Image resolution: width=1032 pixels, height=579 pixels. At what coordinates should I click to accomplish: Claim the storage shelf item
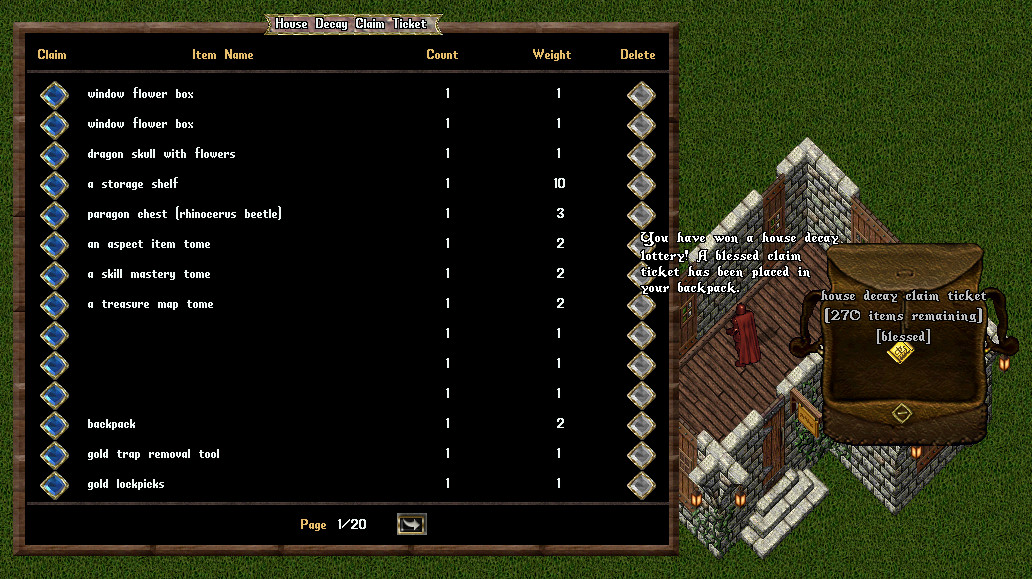[53, 185]
